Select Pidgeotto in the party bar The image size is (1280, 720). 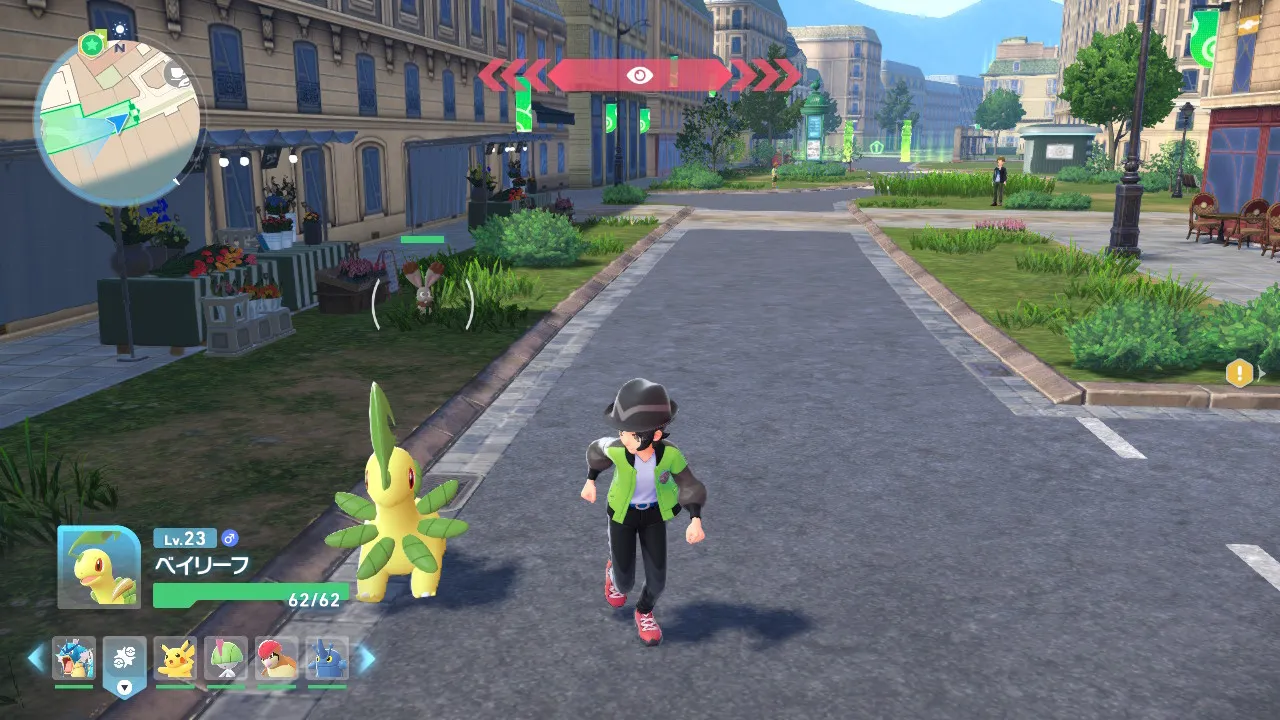(x=276, y=659)
